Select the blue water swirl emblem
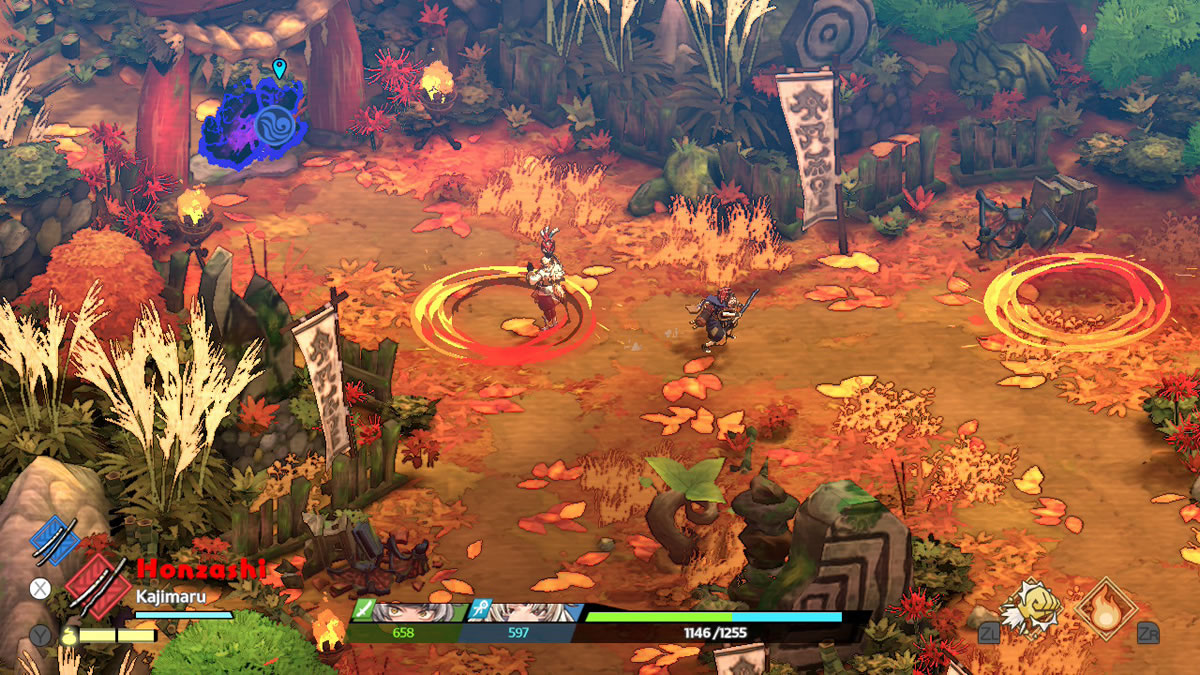 [273, 127]
